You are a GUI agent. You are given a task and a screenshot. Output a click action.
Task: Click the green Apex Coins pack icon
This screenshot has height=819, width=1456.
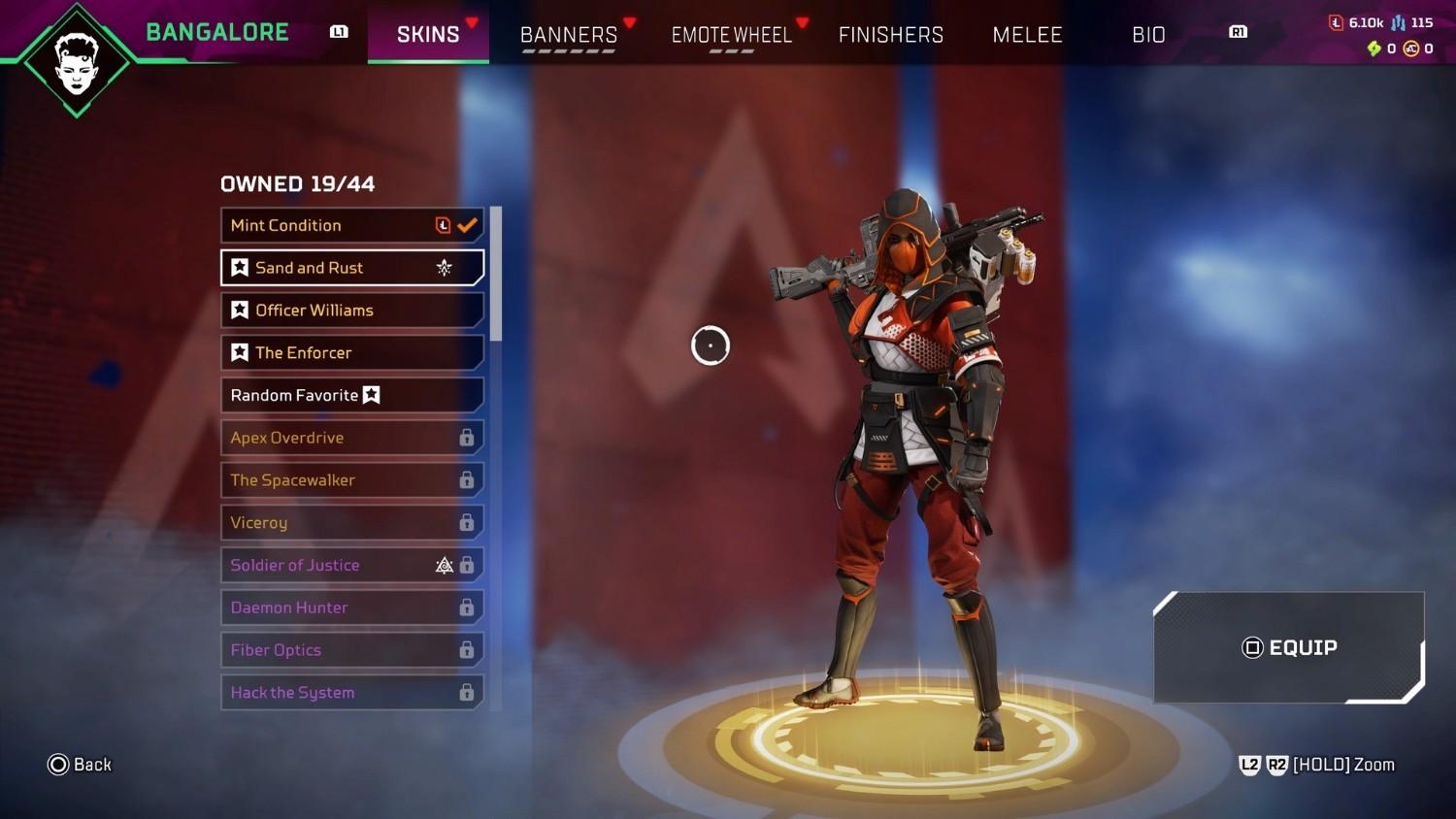tap(1373, 48)
